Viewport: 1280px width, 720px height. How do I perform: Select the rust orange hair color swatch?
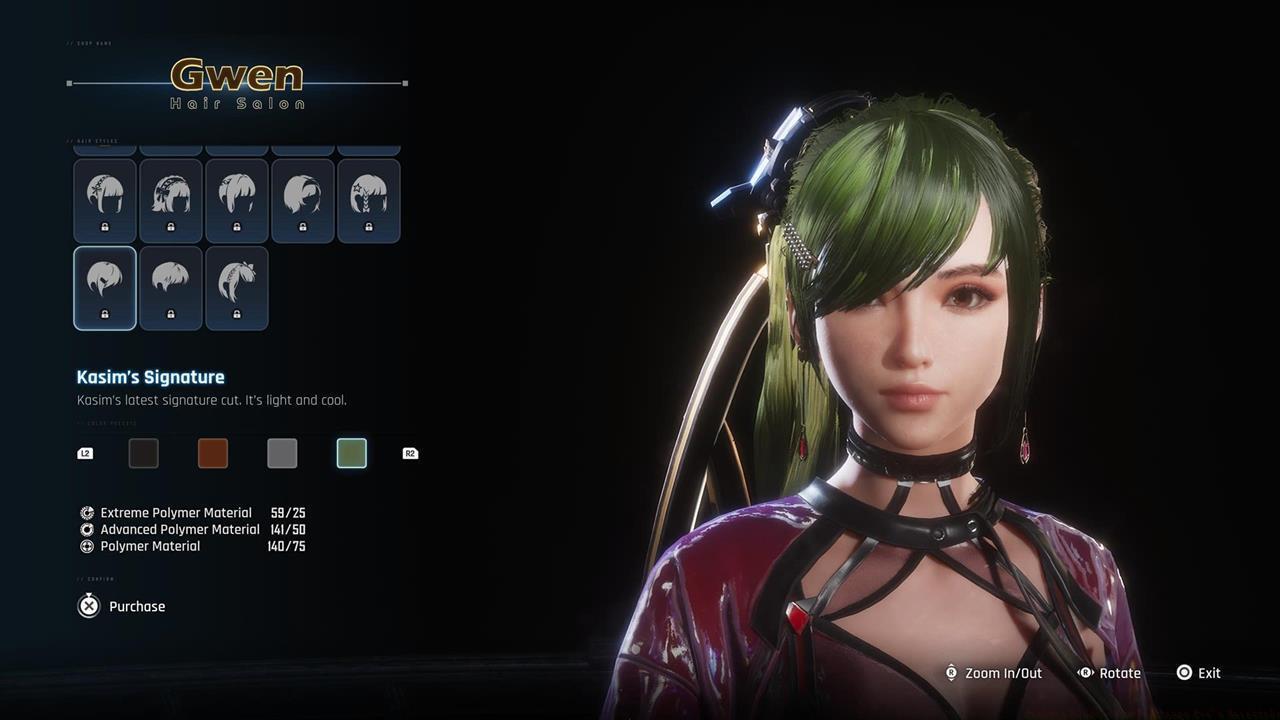(x=212, y=453)
